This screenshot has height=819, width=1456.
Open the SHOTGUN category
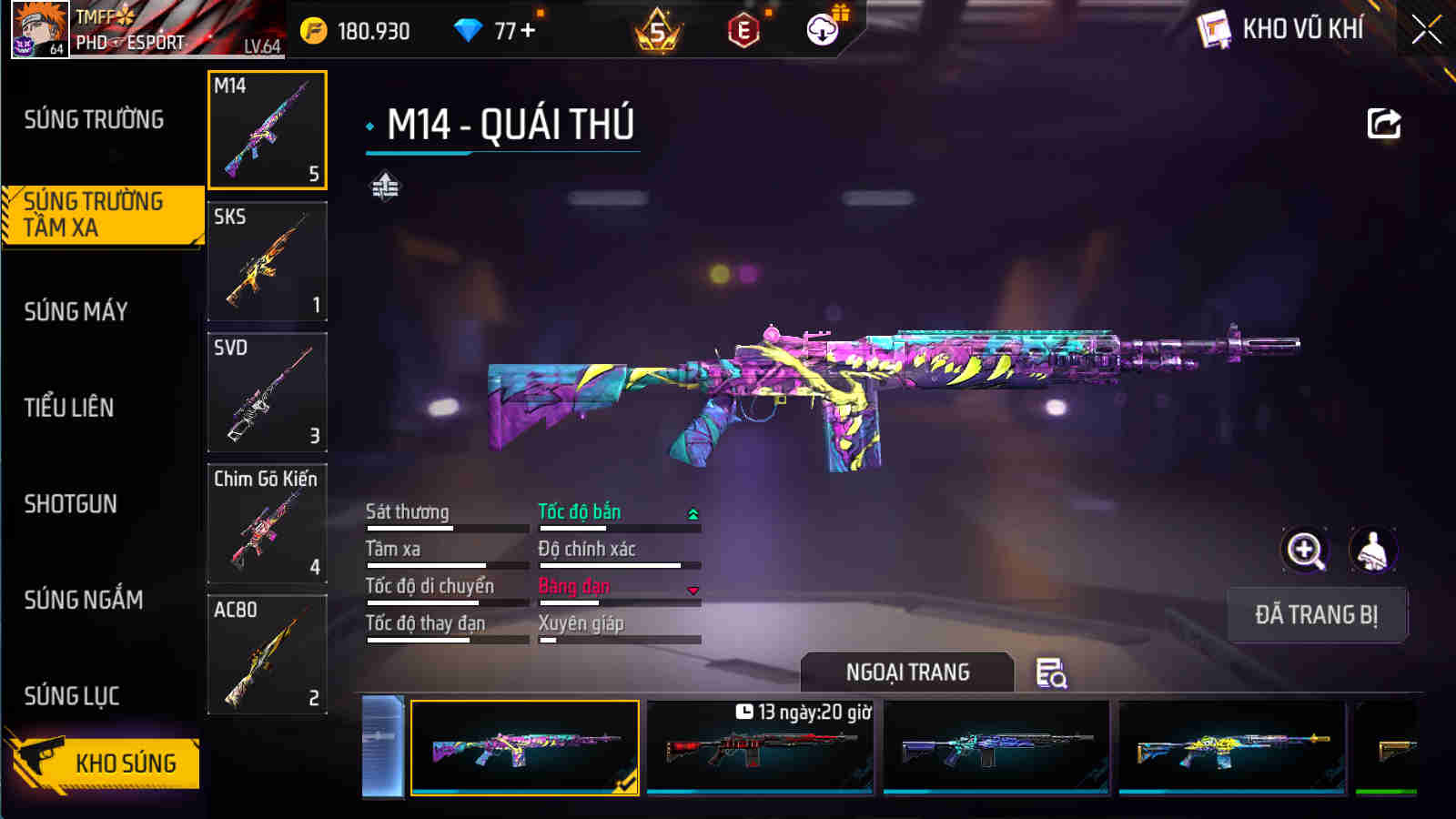(x=71, y=503)
